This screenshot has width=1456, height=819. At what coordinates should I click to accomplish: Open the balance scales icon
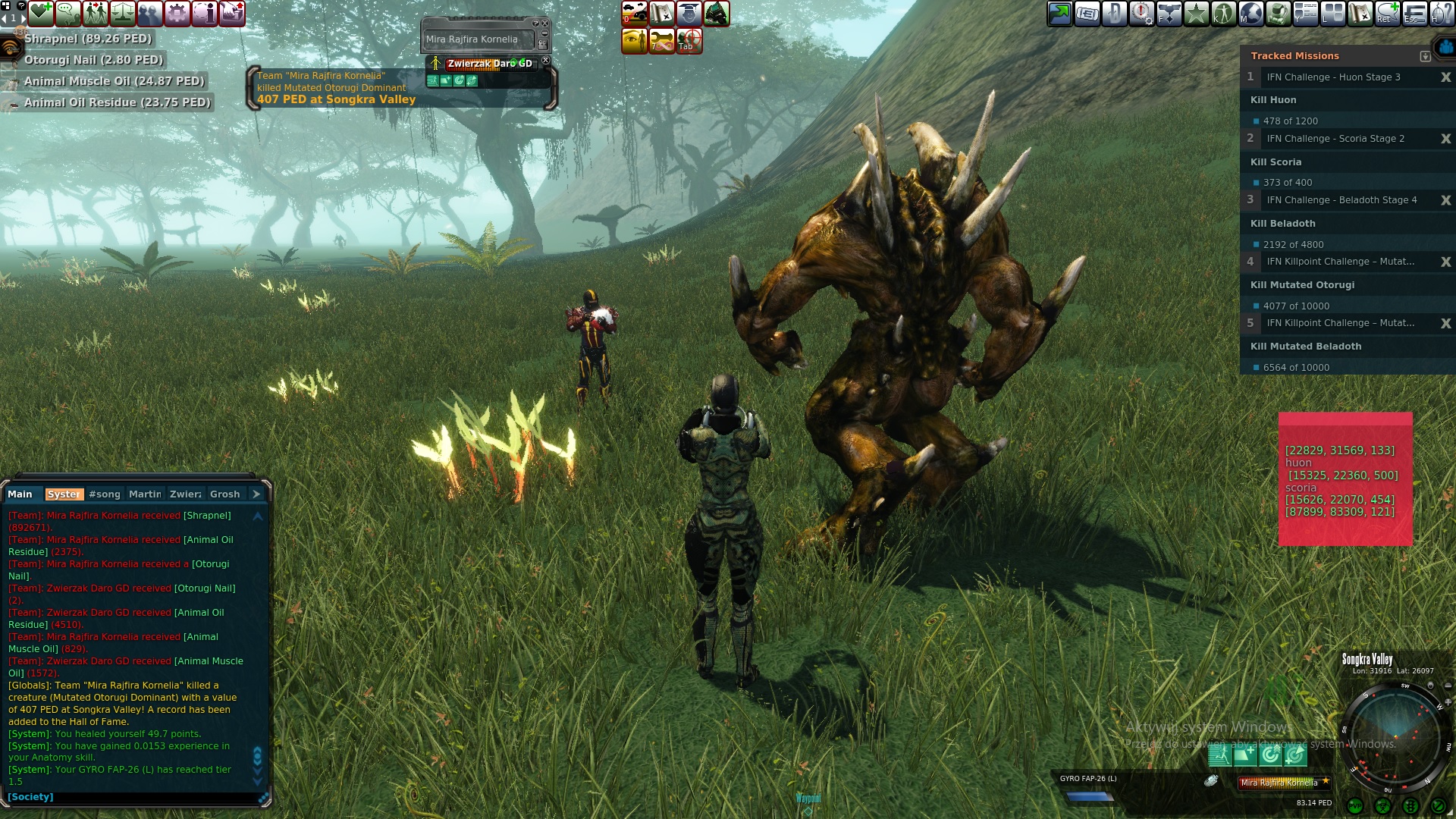[123, 14]
